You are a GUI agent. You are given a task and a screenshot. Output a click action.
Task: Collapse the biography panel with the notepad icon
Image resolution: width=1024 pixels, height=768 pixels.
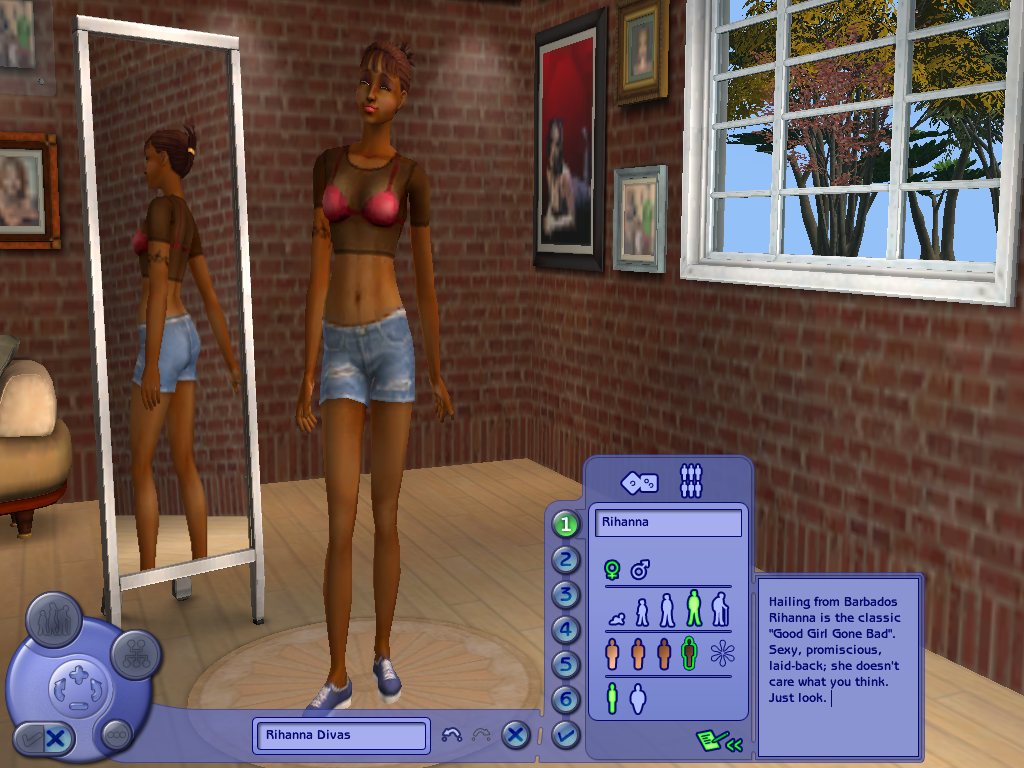tap(720, 741)
